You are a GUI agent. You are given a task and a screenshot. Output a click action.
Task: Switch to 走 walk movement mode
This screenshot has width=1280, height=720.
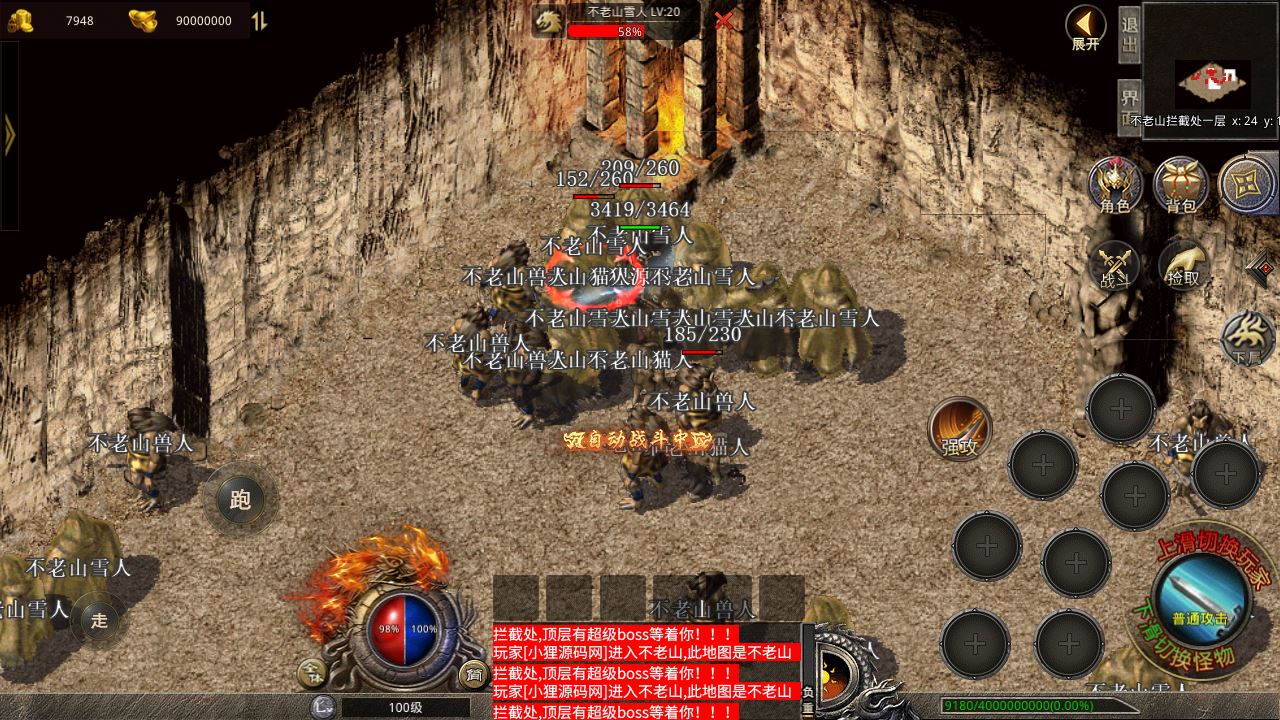click(x=99, y=620)
